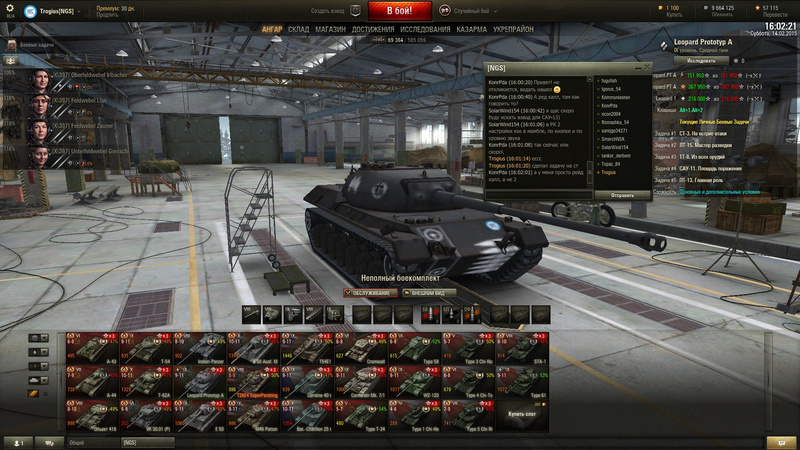Click the red 'В бой!' battle button
The width and height of the screenshot is (800, 450).
(400, 11)
